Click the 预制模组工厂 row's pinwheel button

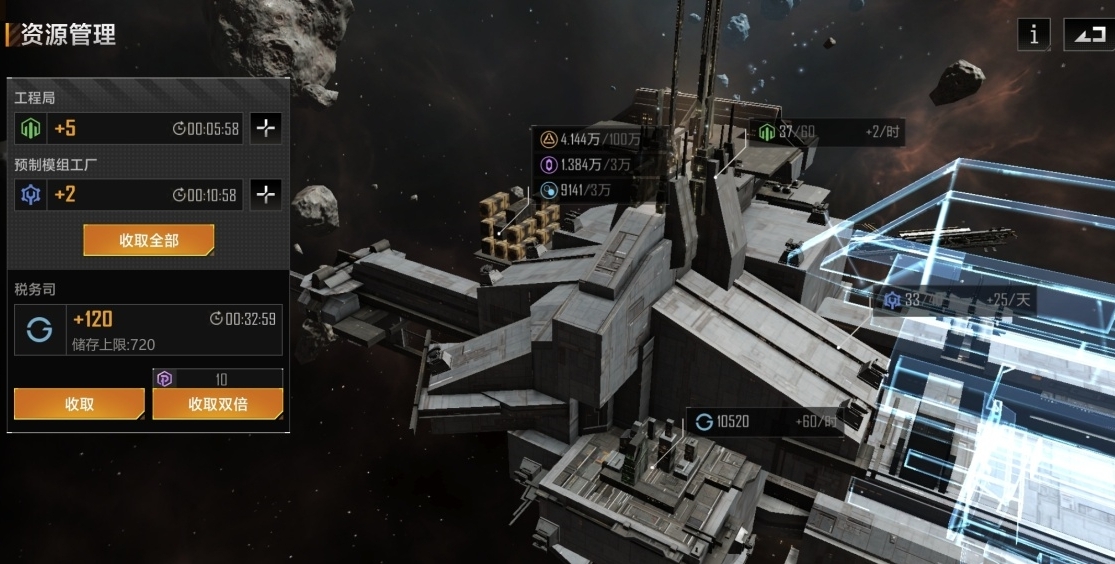[x=265, y=195]
